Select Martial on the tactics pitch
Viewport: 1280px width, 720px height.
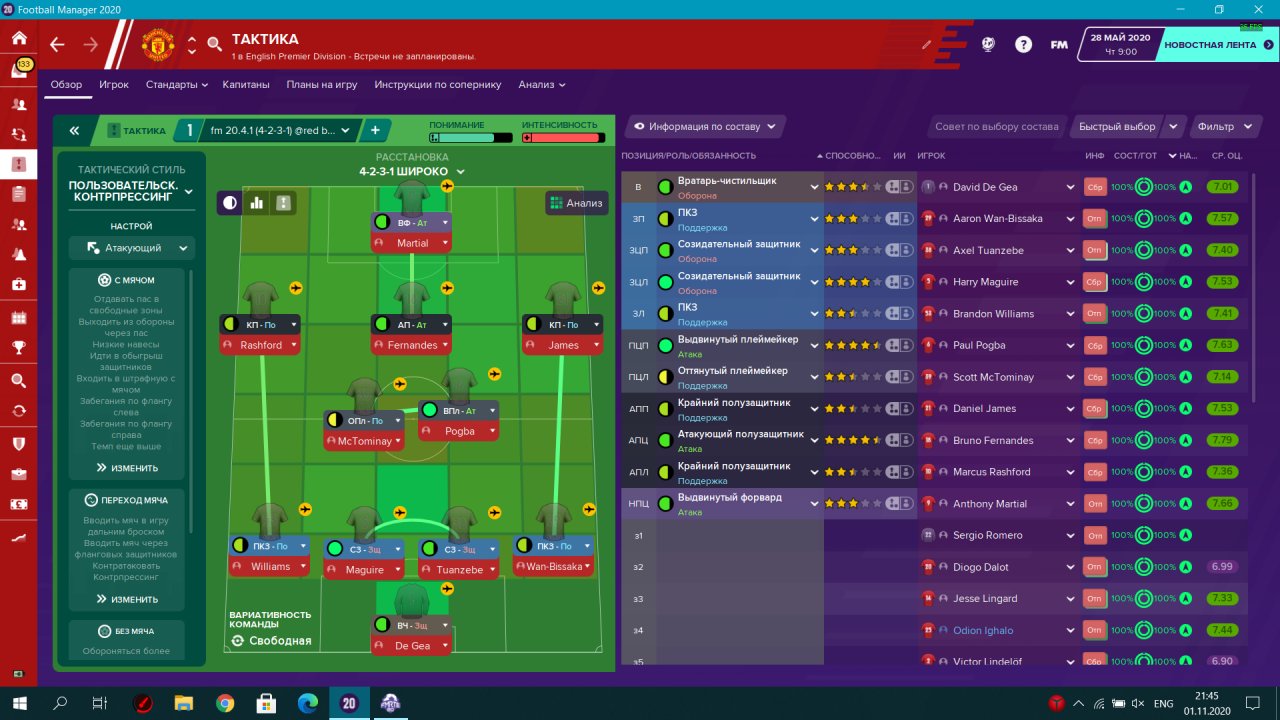412,243
